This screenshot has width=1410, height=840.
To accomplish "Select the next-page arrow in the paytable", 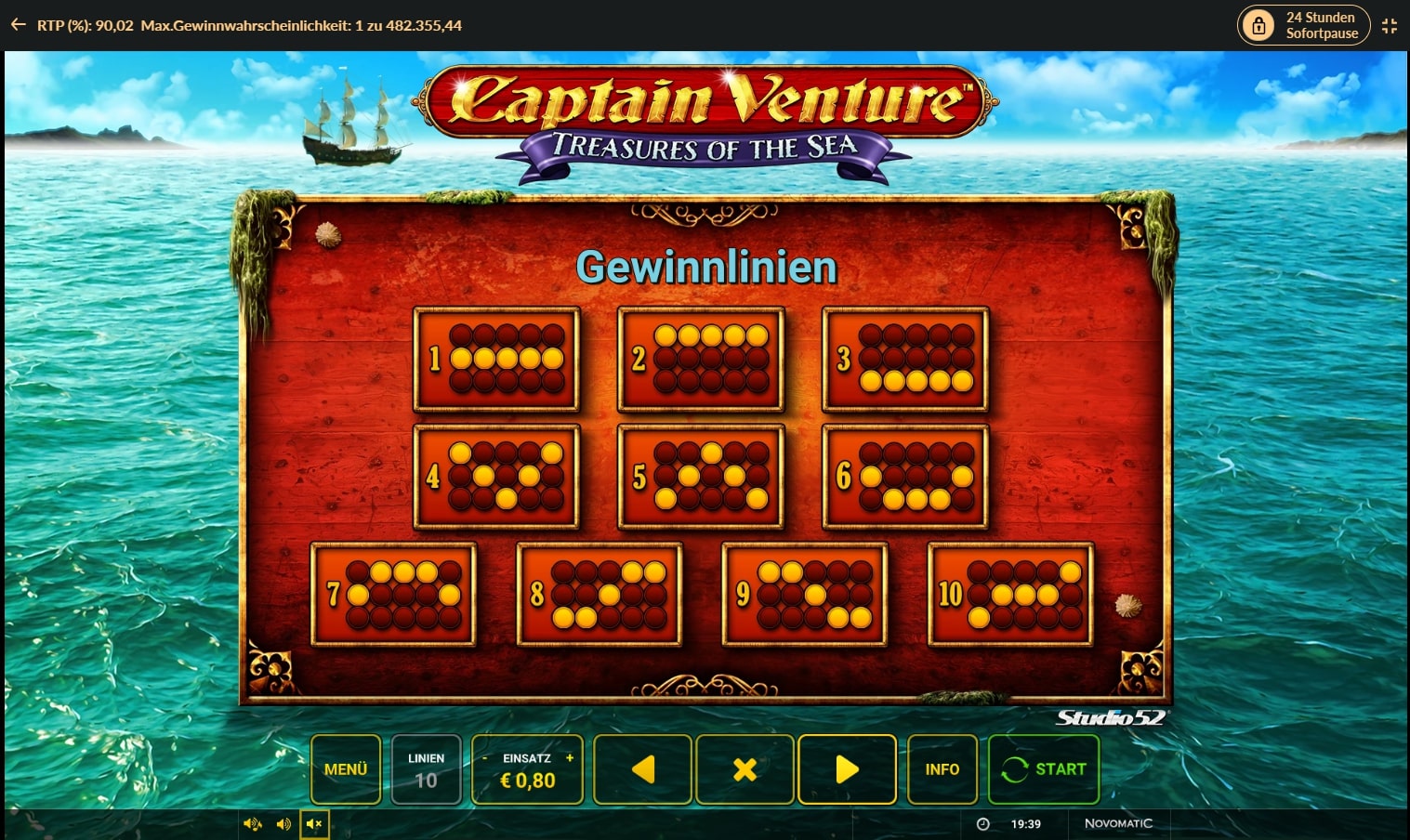I will point(846,768).
